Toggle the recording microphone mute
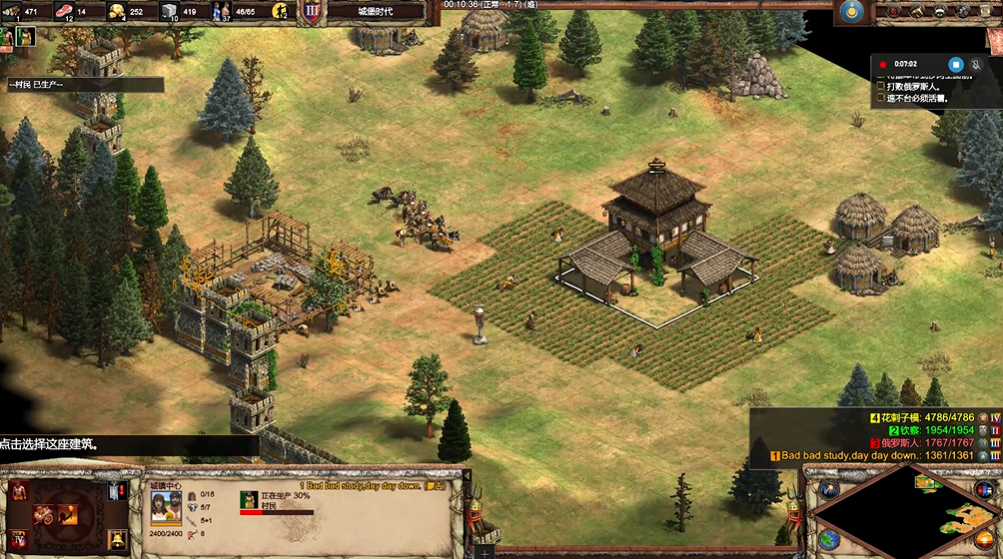The height and width of the screenshot is (559, 1003). pyautogui.click(x=977, y=65)
